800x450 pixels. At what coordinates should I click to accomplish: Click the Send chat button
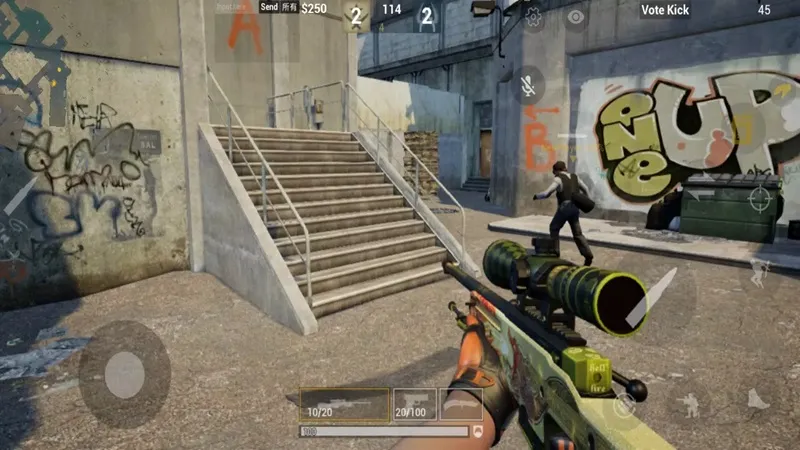269,7
